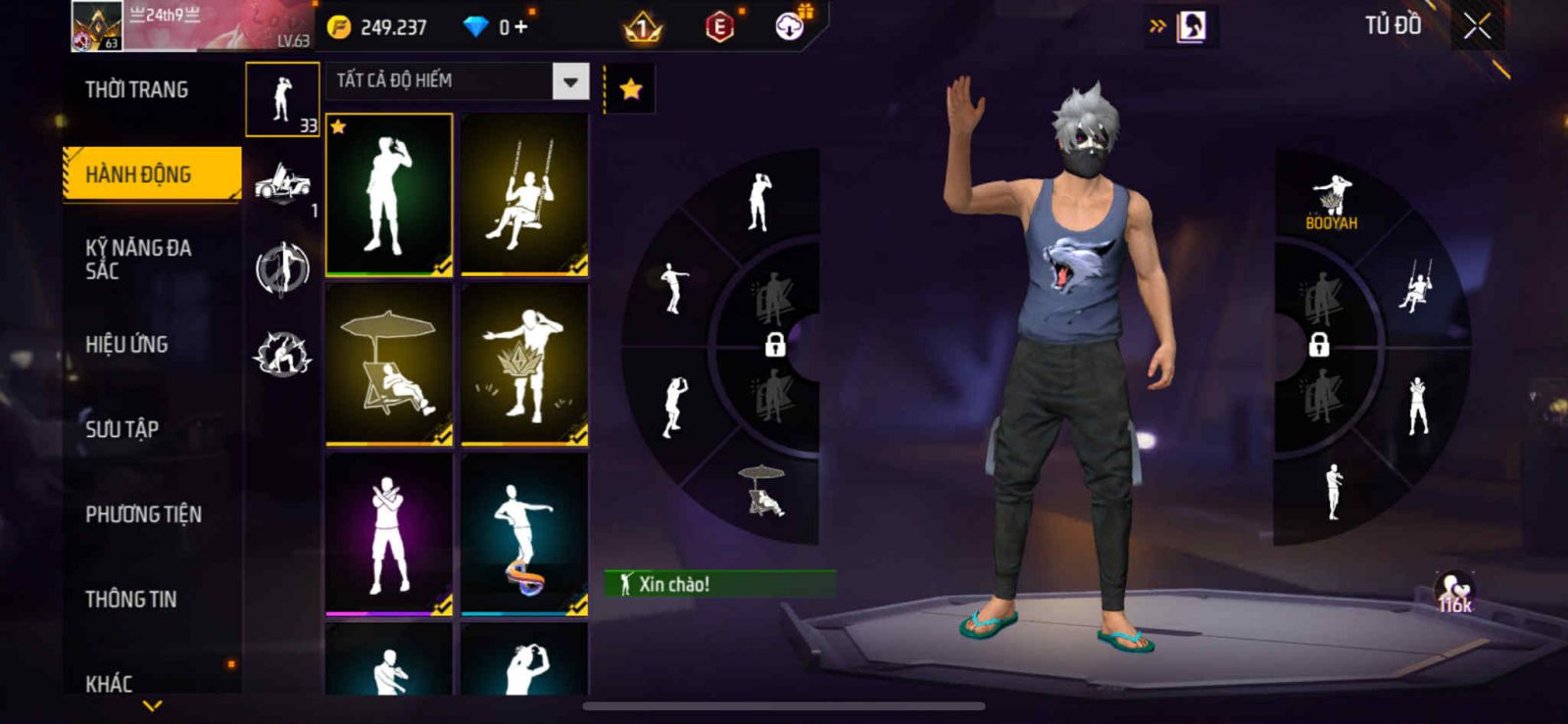This screenshot has height=724, width=1568.
Task: Add more diamonds with plus button
Action: pyautogui.click(x=520, y=27)
